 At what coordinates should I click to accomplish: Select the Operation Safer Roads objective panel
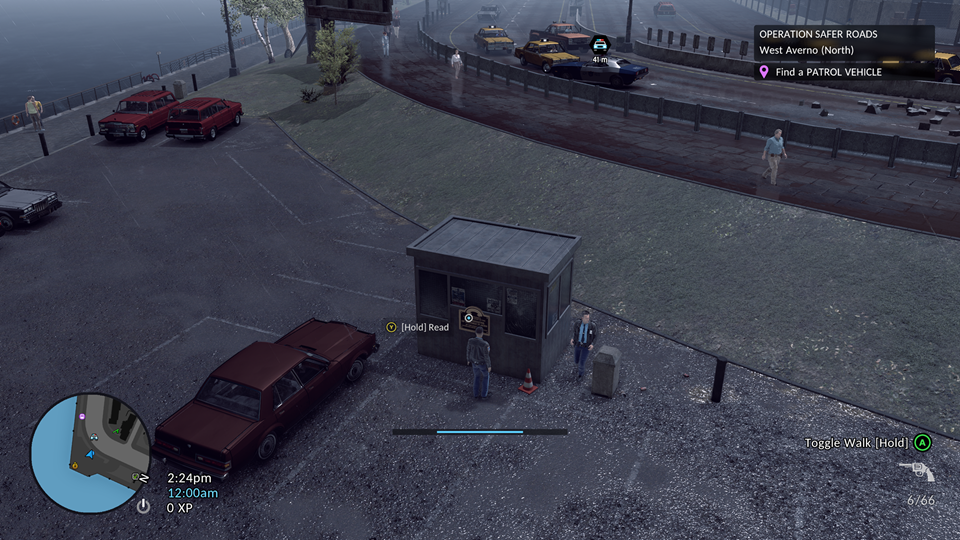click(843, 42)
